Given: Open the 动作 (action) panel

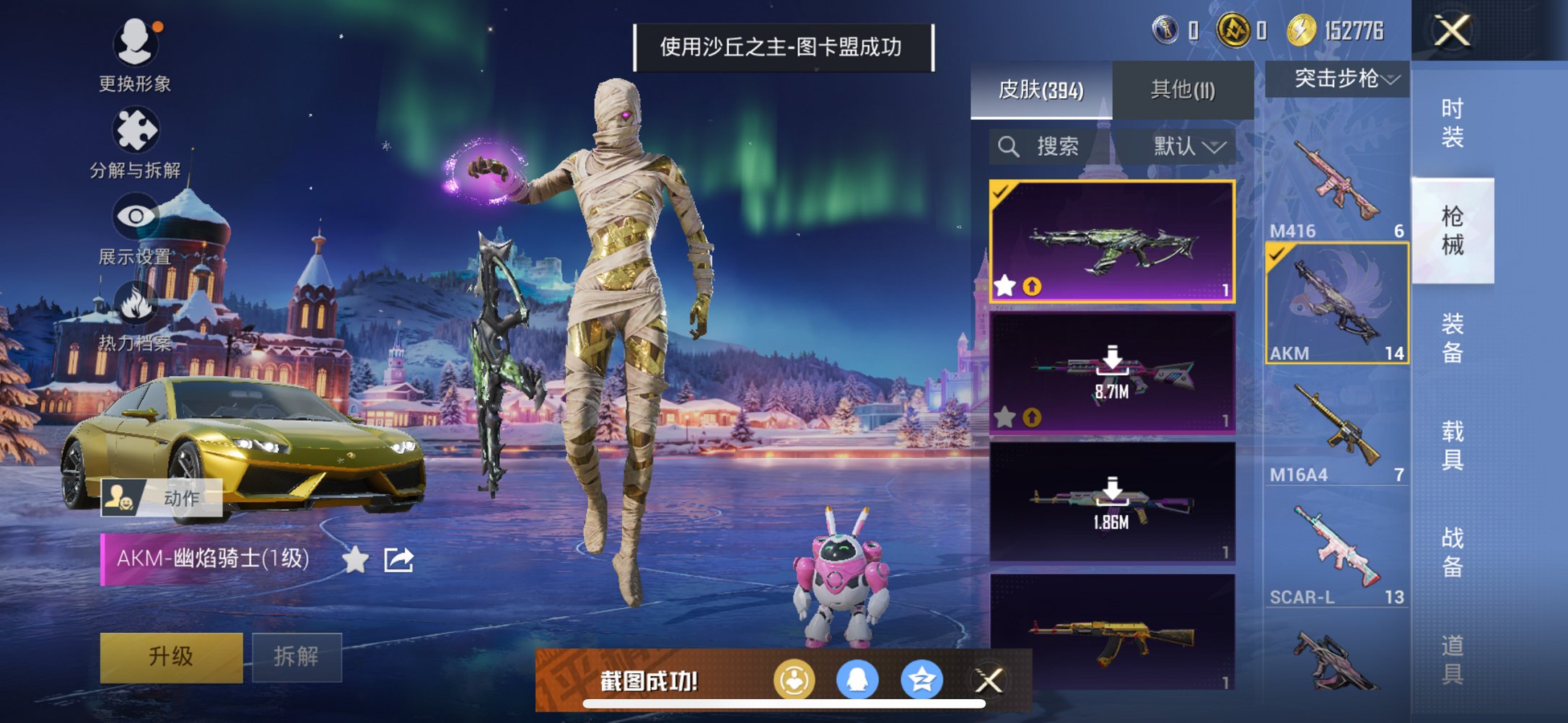Looking at the screenshot, I should click(160, 496).
